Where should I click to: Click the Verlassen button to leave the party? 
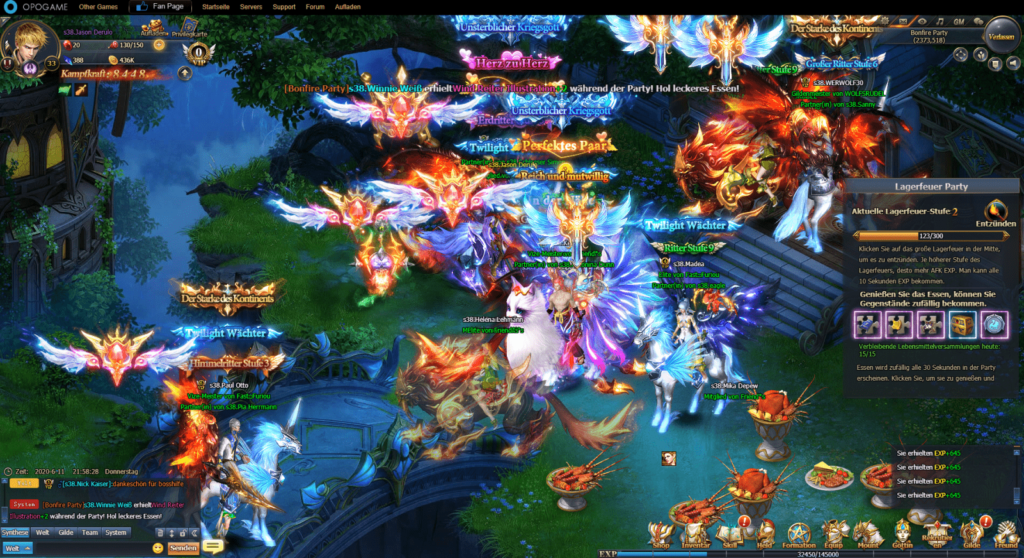(1000, 36)
